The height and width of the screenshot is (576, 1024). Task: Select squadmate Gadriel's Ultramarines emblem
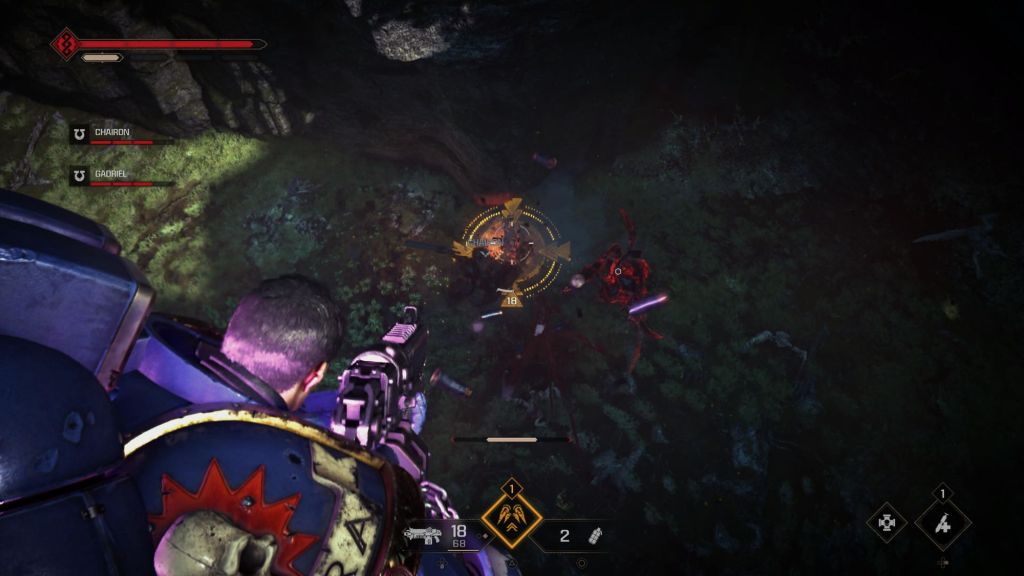click(x=79, y=175)
